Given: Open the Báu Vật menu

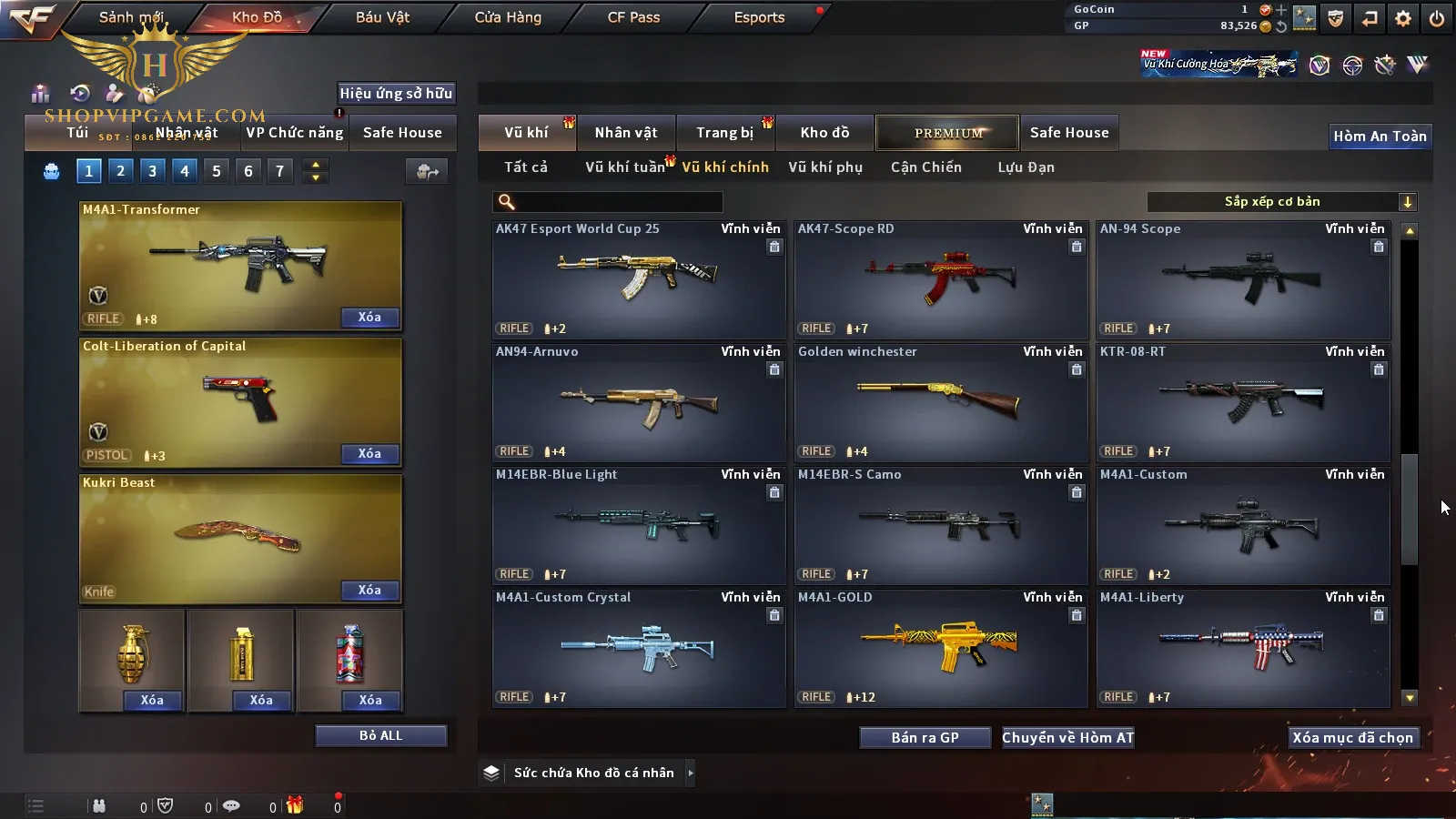Looking at the screenshot, I should [x=382, y=17].
